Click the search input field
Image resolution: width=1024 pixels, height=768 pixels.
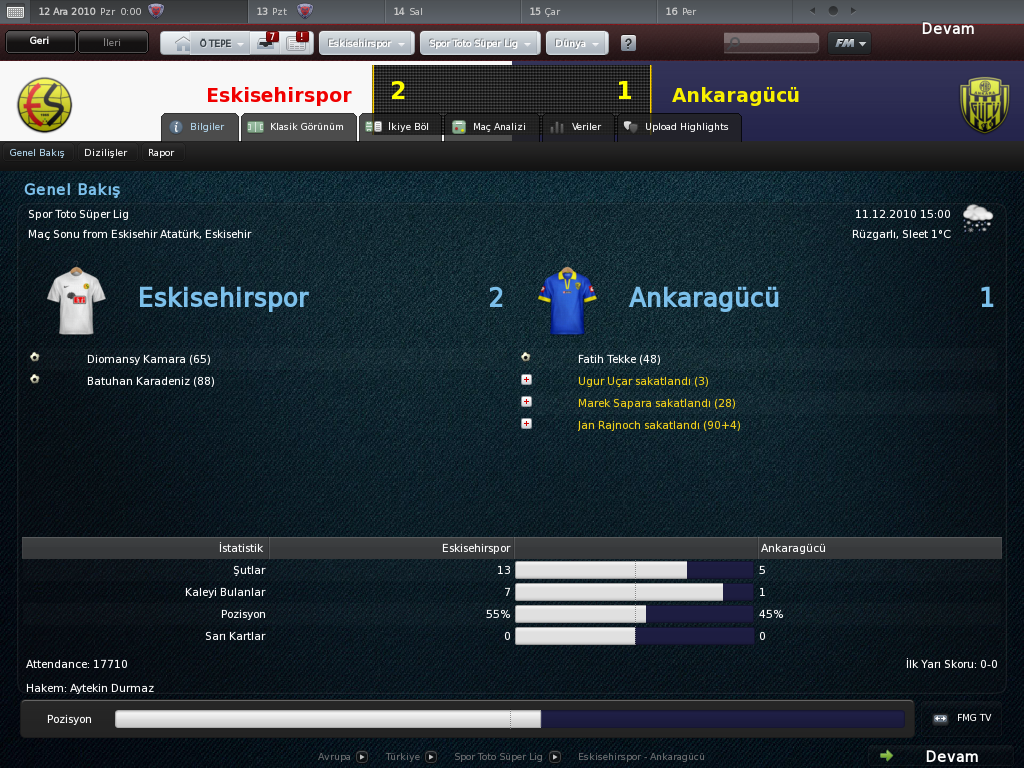pos(772,43)
